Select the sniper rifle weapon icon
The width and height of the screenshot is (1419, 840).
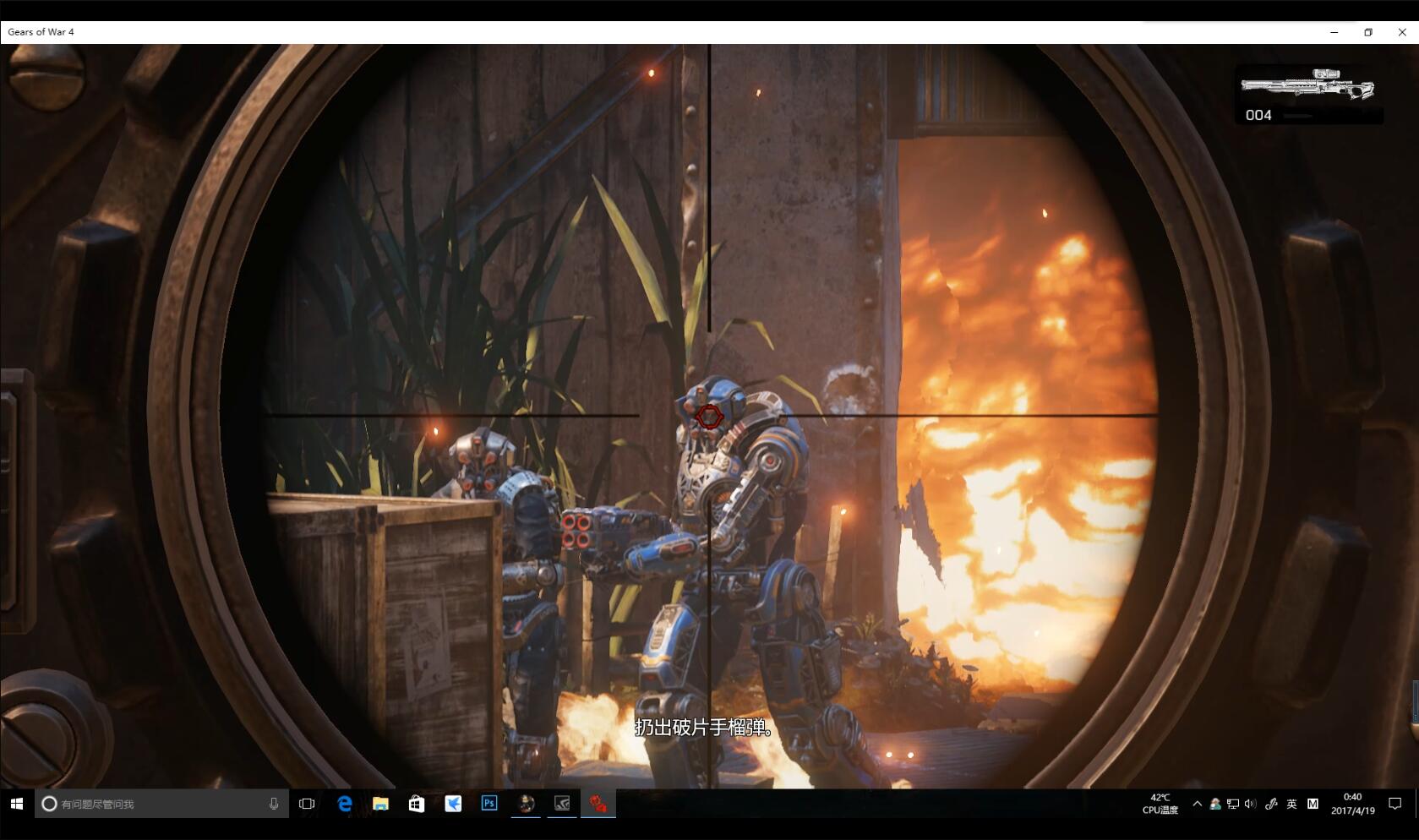tap(1307, 85)
